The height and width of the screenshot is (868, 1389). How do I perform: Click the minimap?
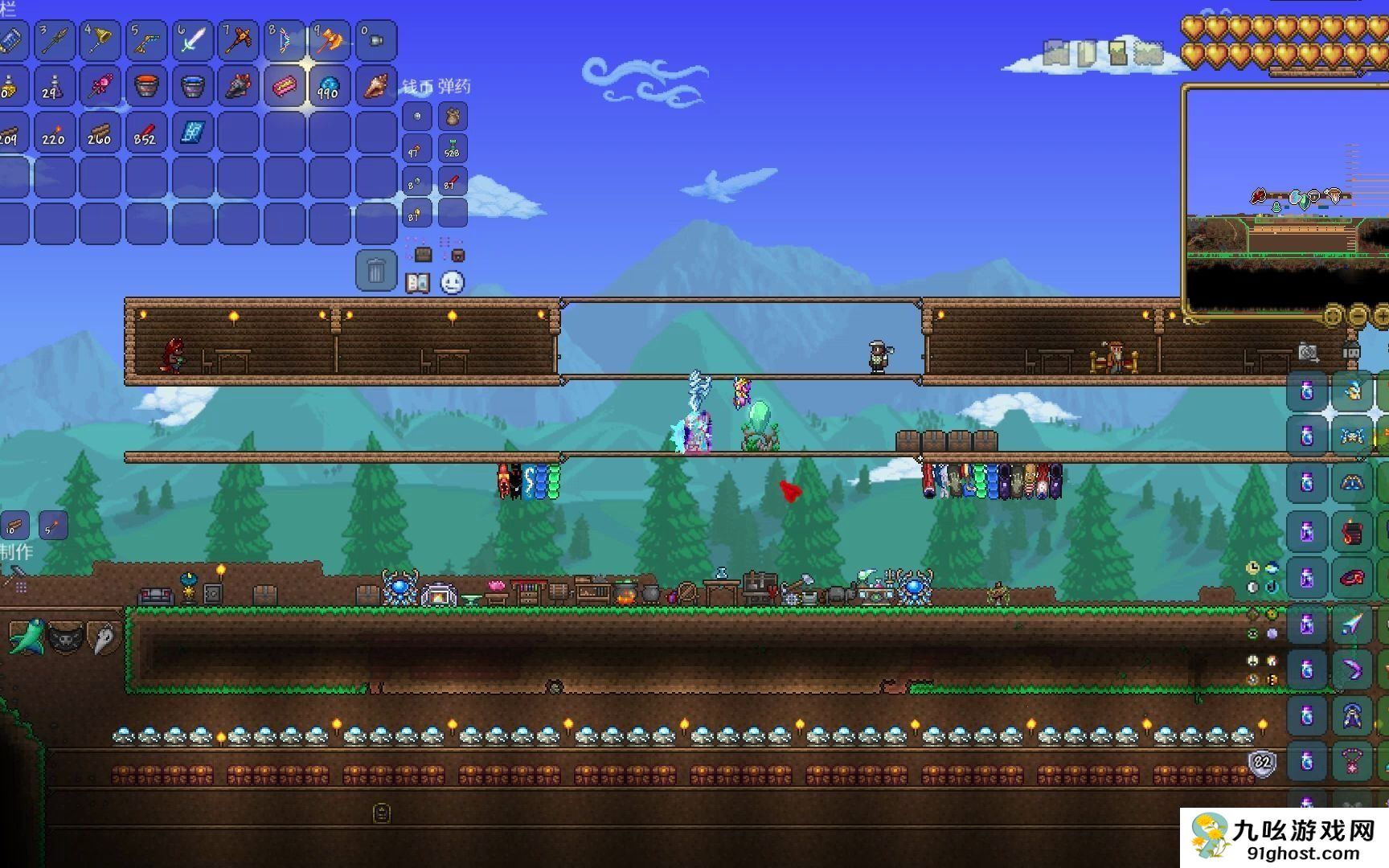point(1286,201)
